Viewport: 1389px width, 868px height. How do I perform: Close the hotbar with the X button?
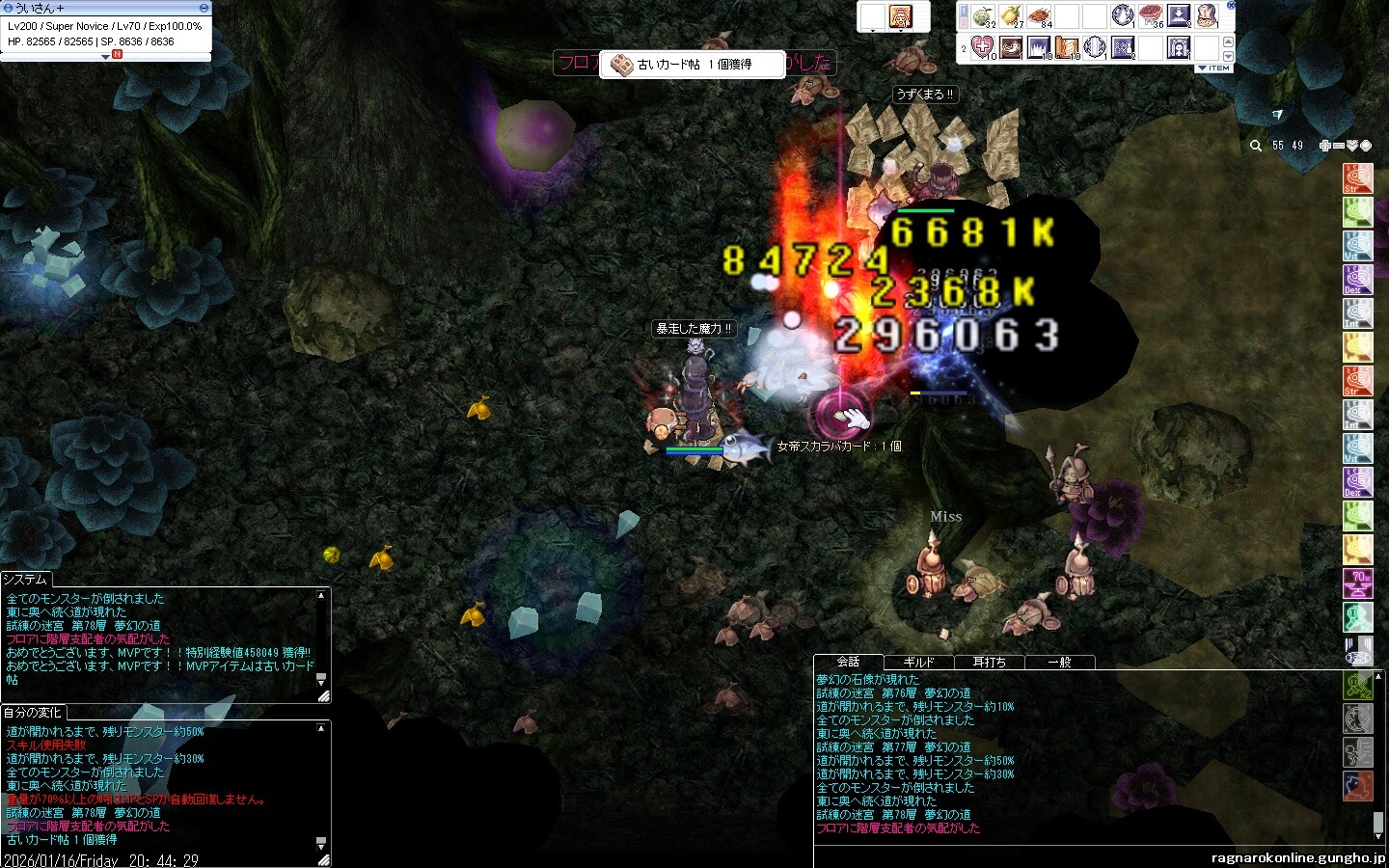1230,6
